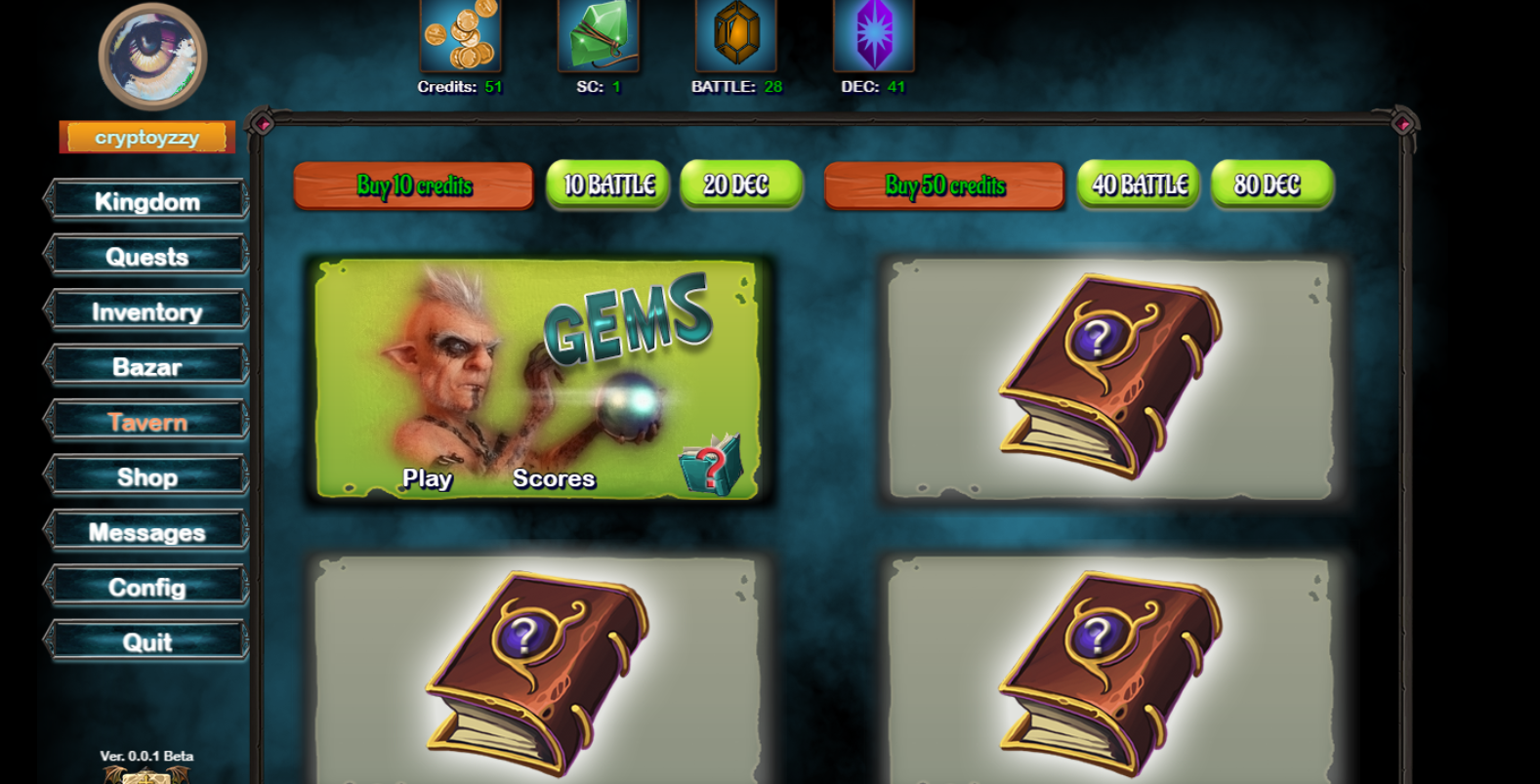Click the dragon emblem at the bottom
This screenshot has height=784, width=1540.
pyautogui.click(x=146, y=774)
